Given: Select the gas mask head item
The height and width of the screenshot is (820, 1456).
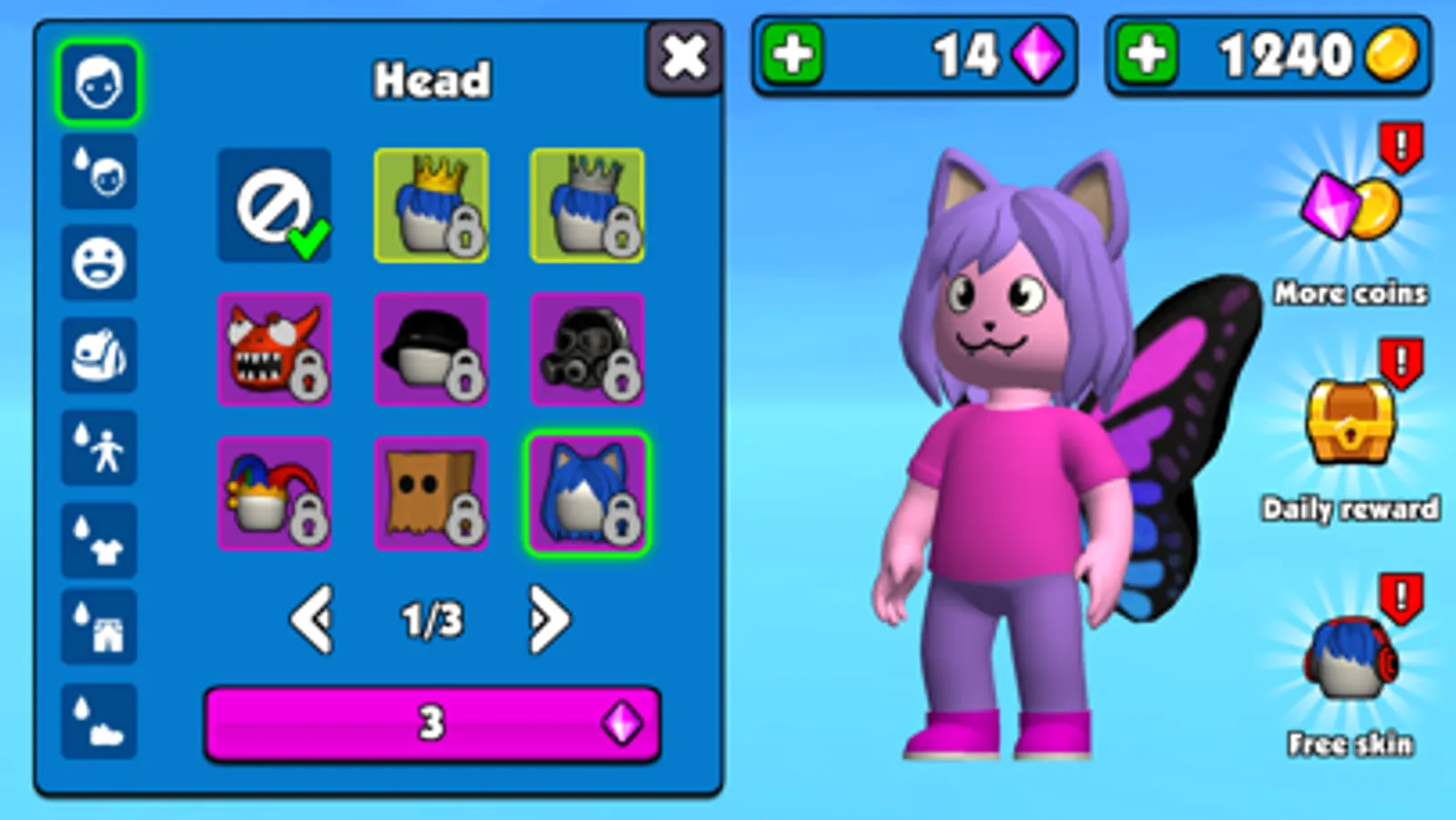Looking at the screenshot, I should coord(587,351).
